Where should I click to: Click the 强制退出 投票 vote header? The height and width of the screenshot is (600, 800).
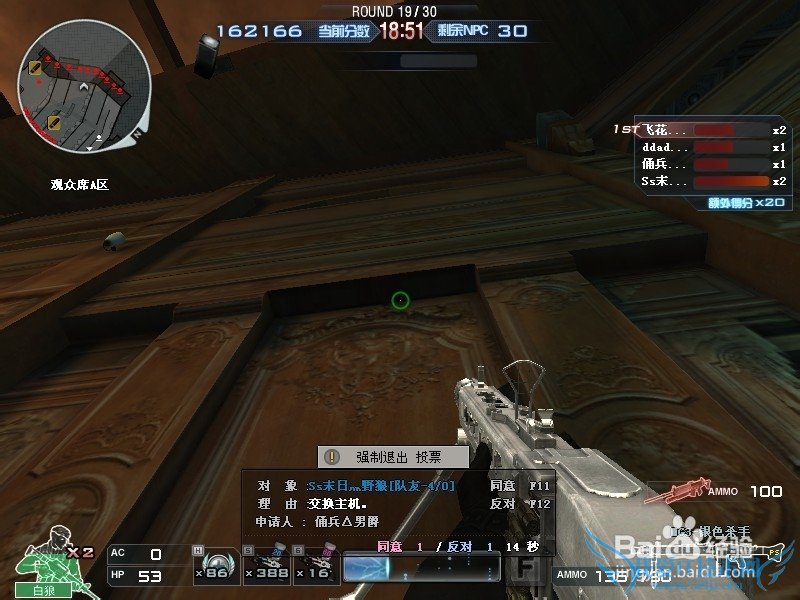pyautogui.click(x=393, y=457)
